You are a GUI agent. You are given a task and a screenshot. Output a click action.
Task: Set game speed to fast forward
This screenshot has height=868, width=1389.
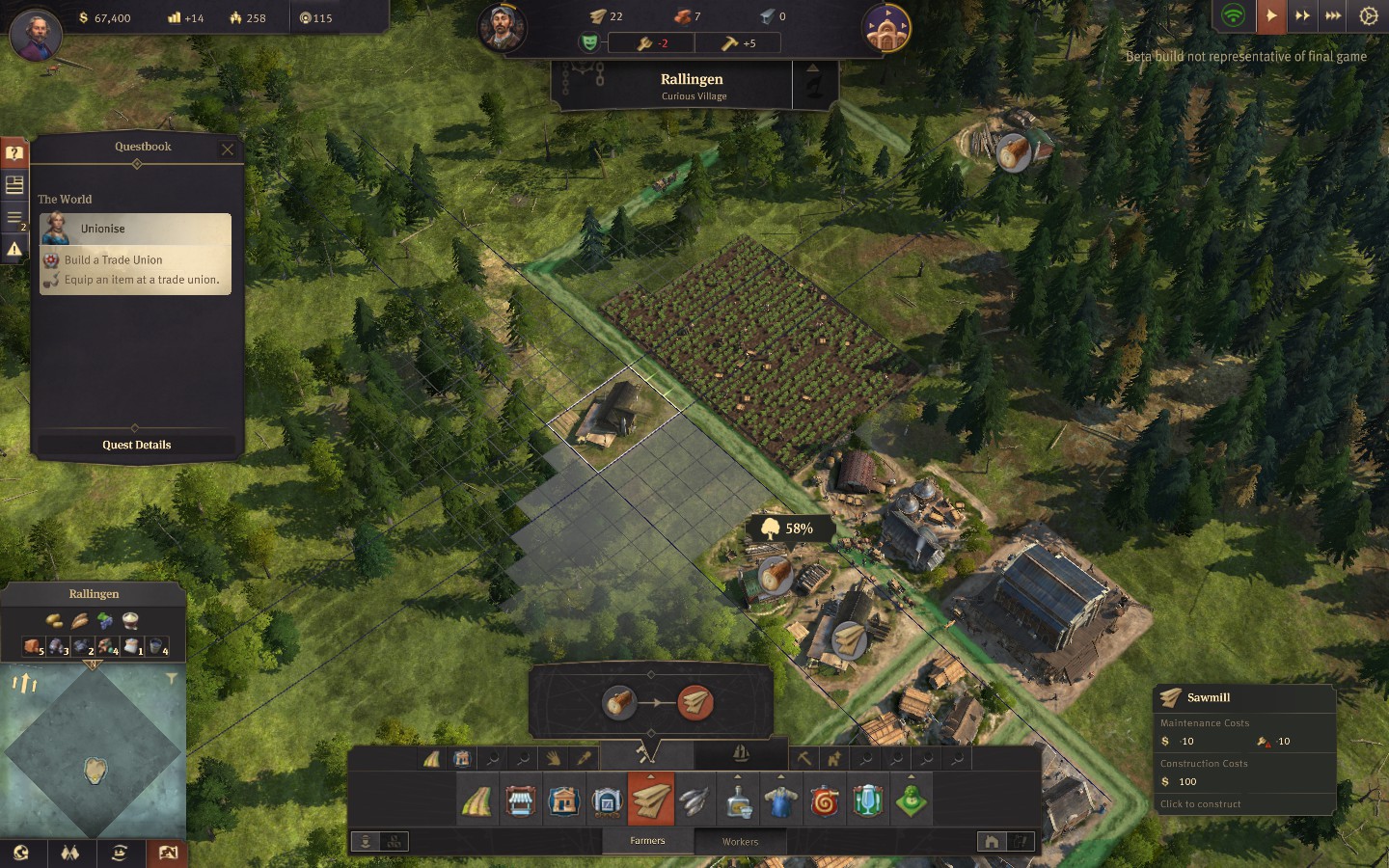(x=1302, y=15)
